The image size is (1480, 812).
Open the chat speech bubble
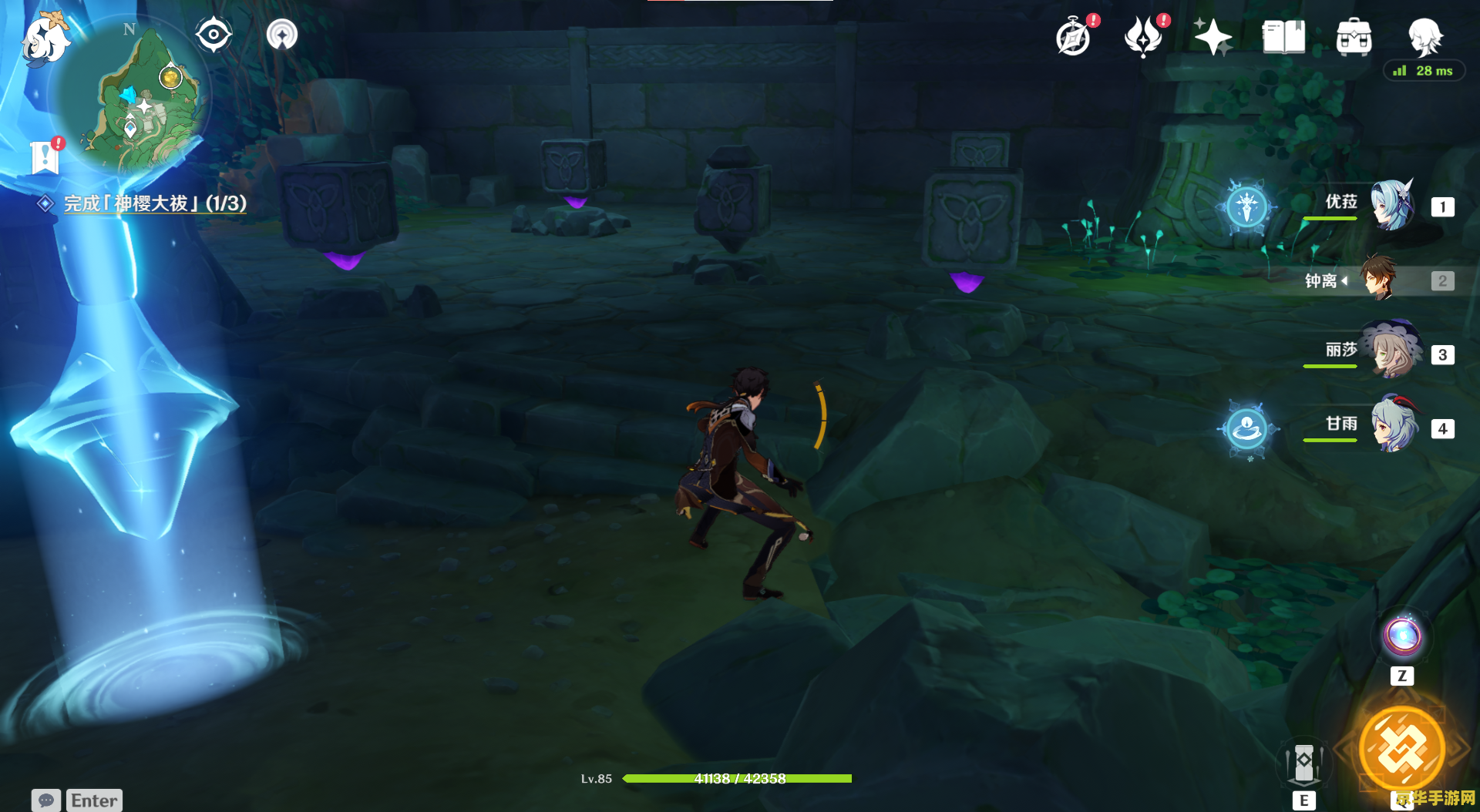click(45, 800)
